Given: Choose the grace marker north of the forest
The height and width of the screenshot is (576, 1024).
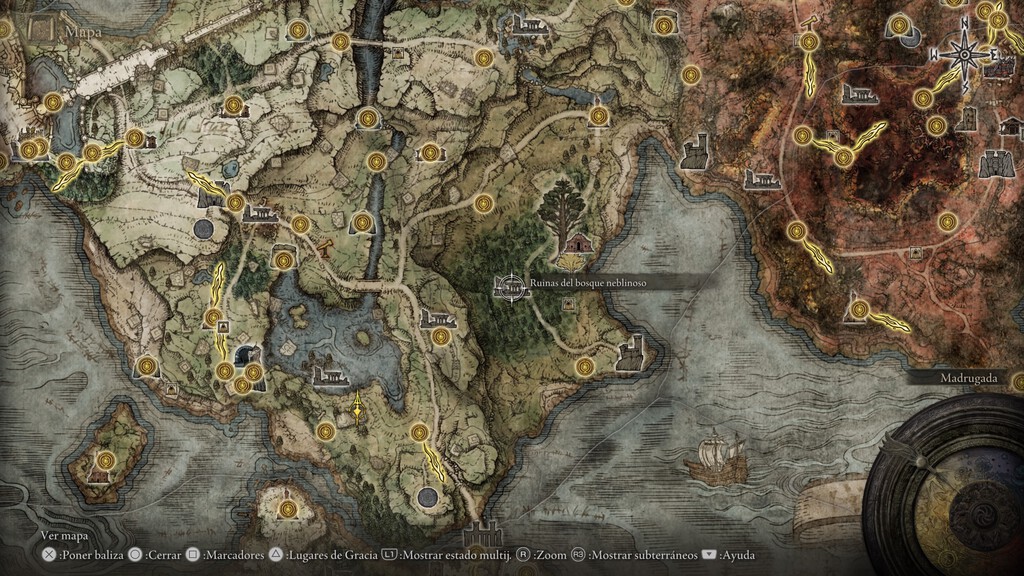Looking at the screenshot, I should point(485,201).
